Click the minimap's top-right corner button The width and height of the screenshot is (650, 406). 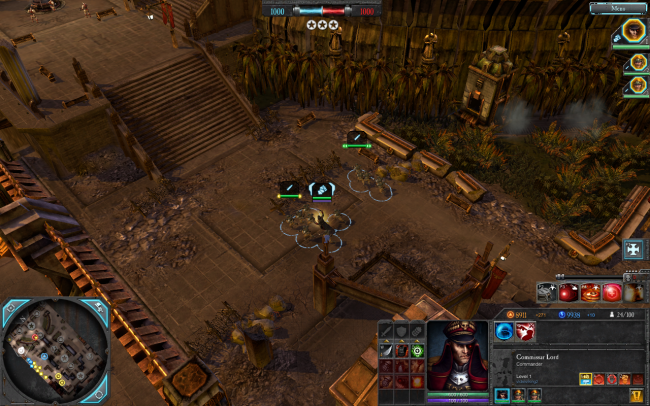click(99, 306)
